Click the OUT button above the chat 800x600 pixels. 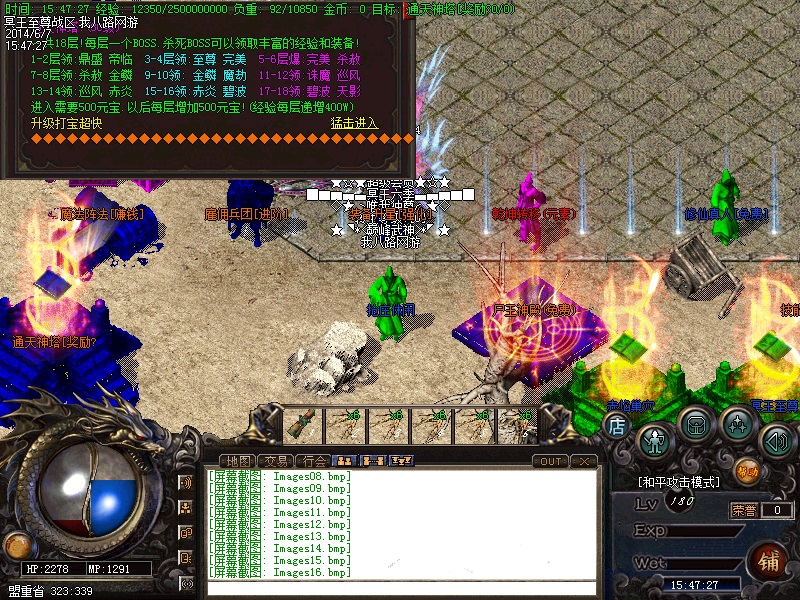pos(550,461)
